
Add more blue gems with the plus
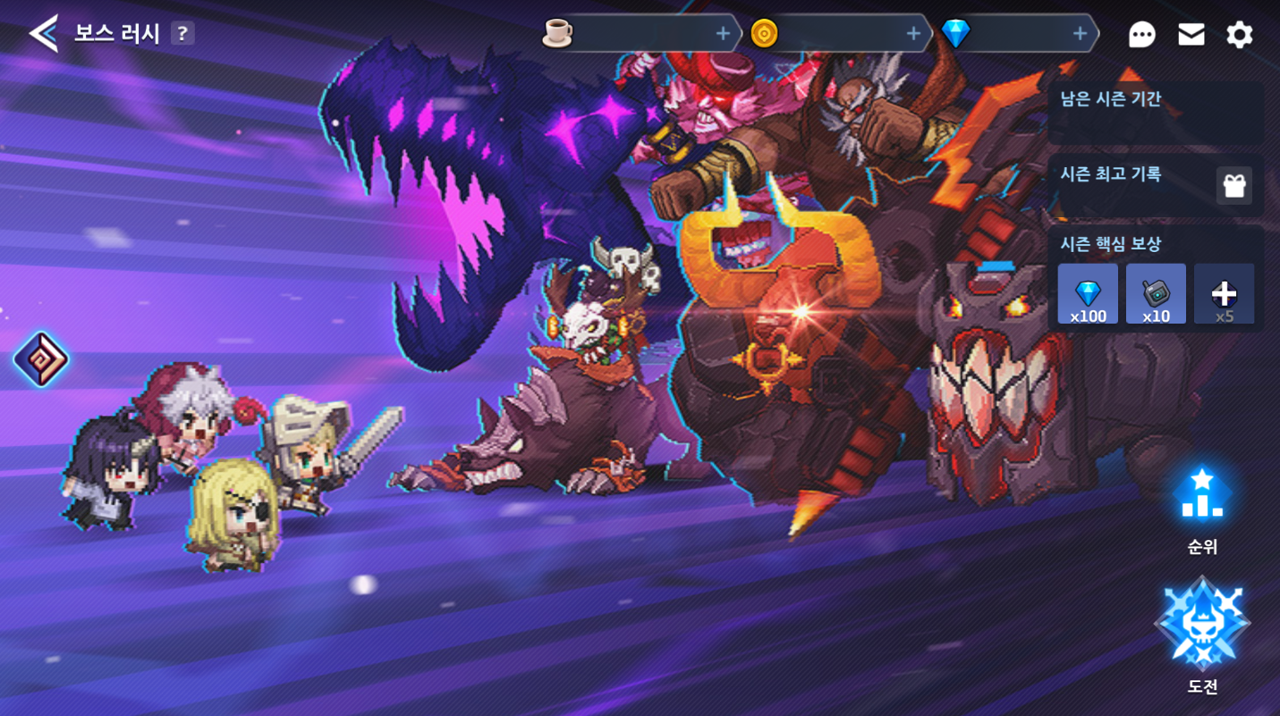[x=1079, y=34]
